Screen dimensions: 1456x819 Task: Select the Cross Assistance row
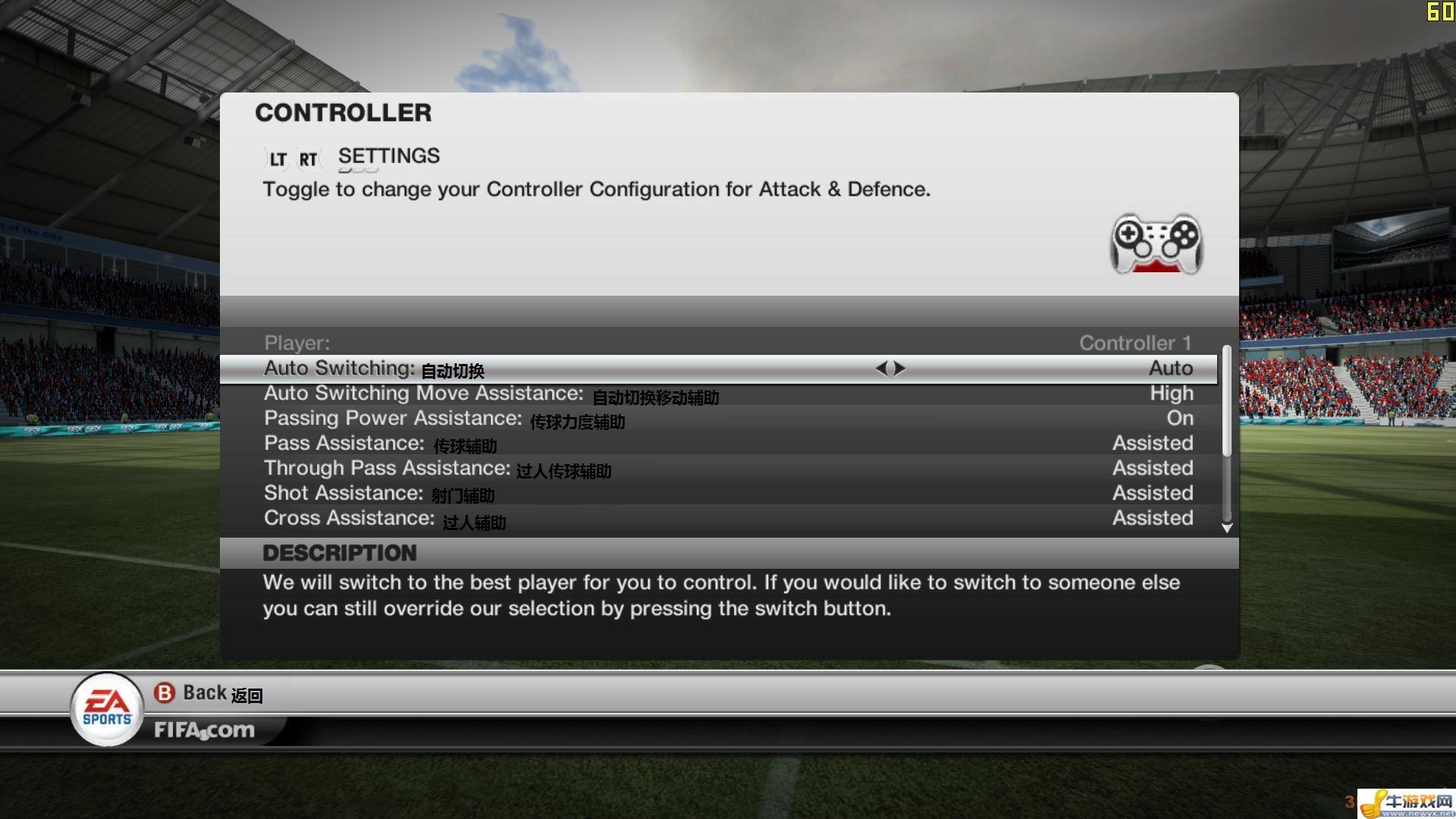[717, 519]
